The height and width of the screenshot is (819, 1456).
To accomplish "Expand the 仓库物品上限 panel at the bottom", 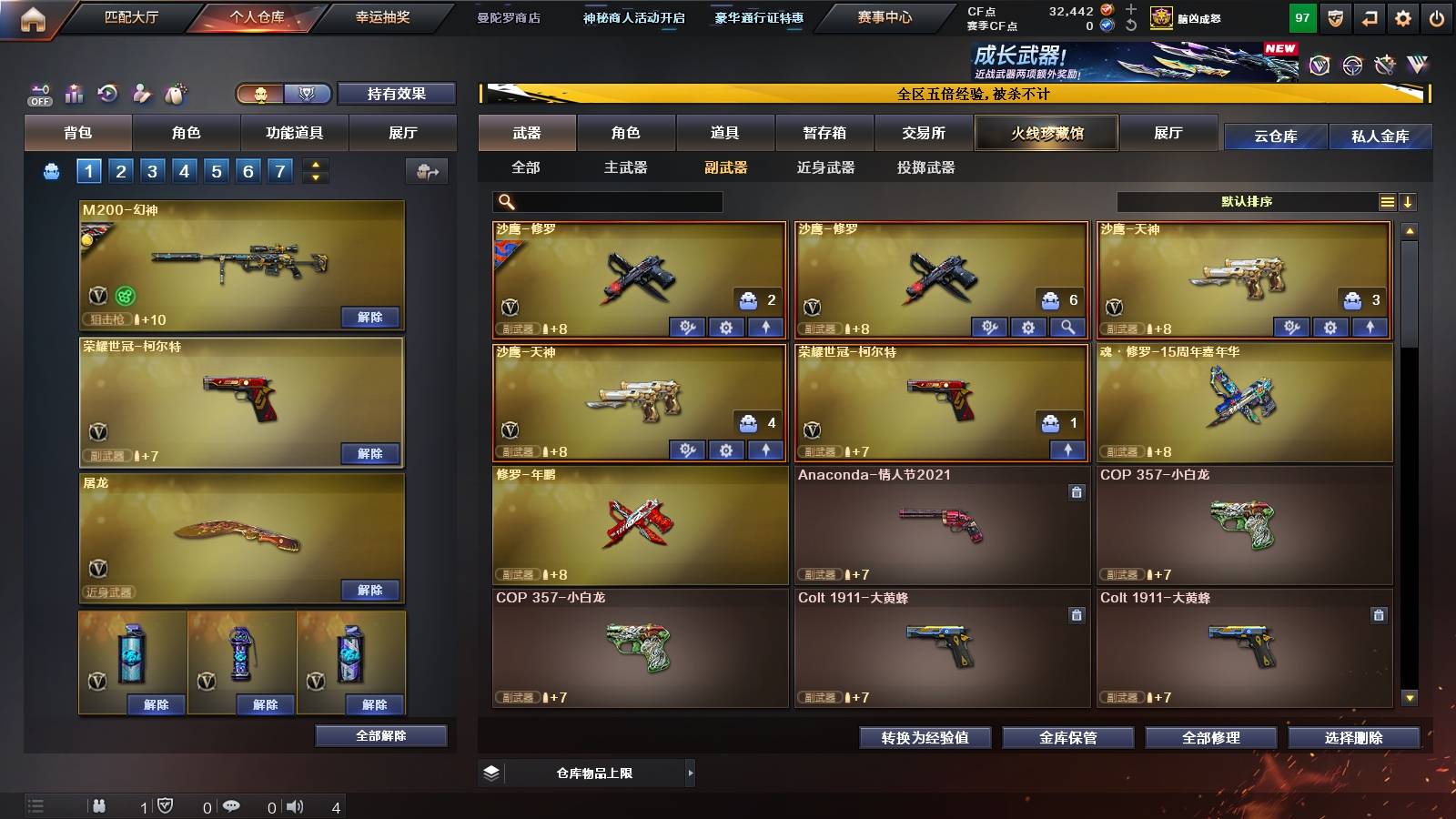I will pyautogui.click(x=691, y=773).
